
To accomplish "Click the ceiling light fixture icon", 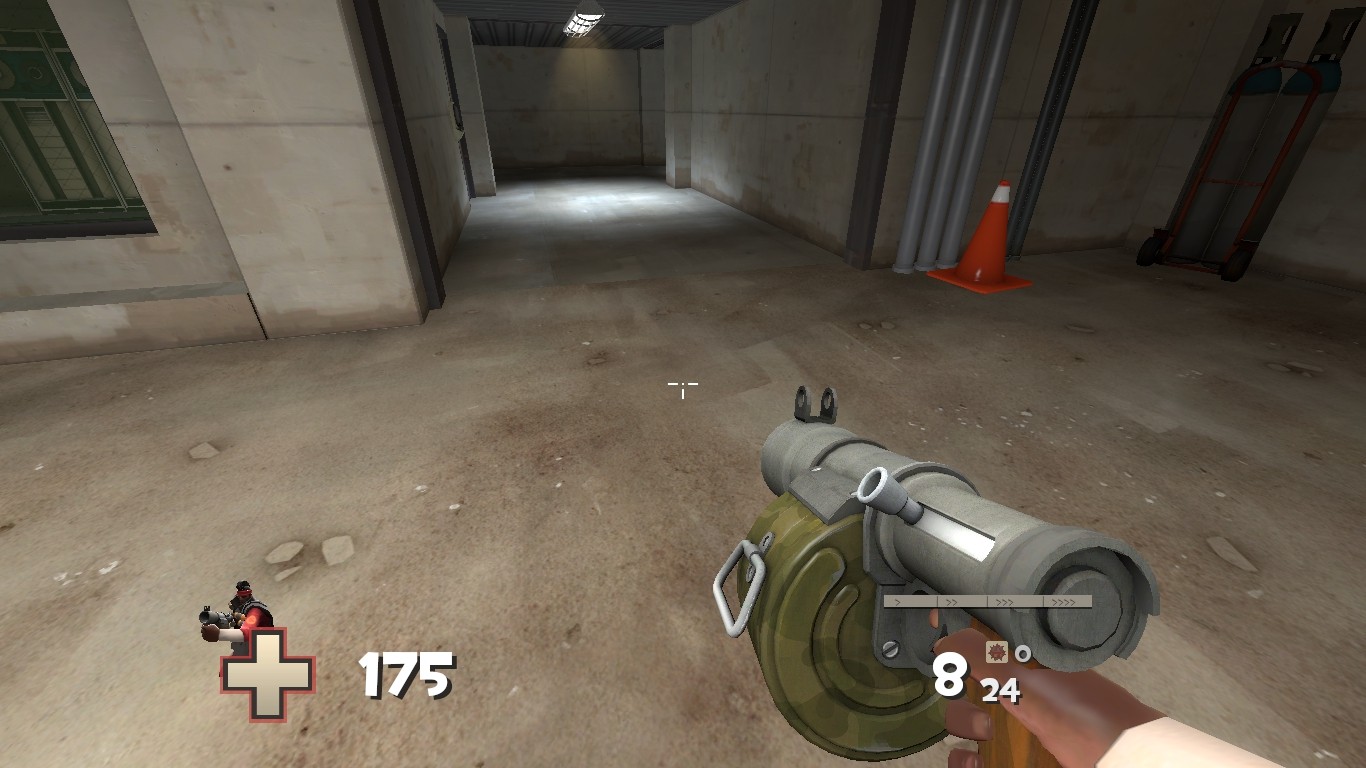I will click(583, 20).
